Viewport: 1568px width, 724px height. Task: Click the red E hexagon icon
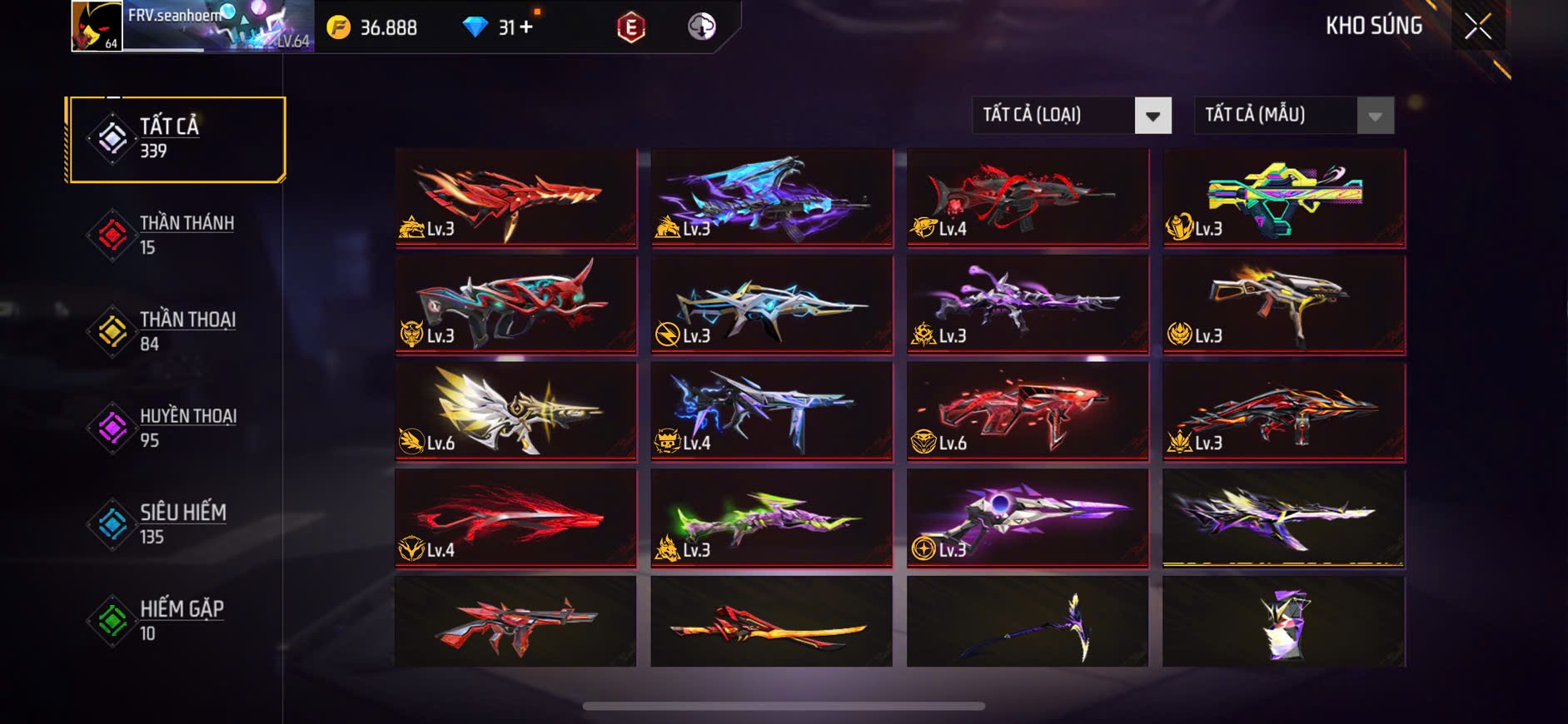(630, 27)
